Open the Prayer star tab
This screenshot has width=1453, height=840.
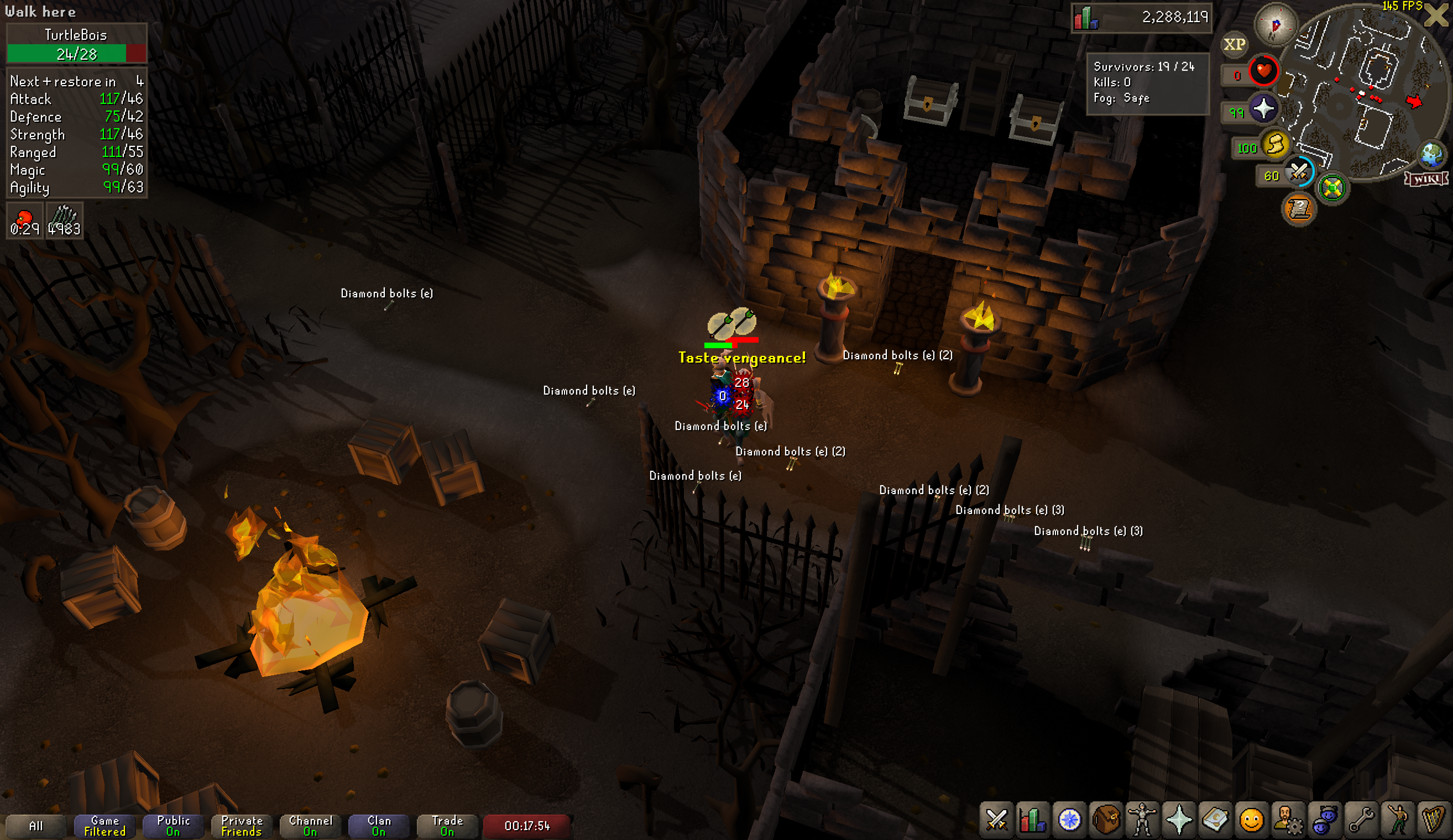pos(1179,819)
